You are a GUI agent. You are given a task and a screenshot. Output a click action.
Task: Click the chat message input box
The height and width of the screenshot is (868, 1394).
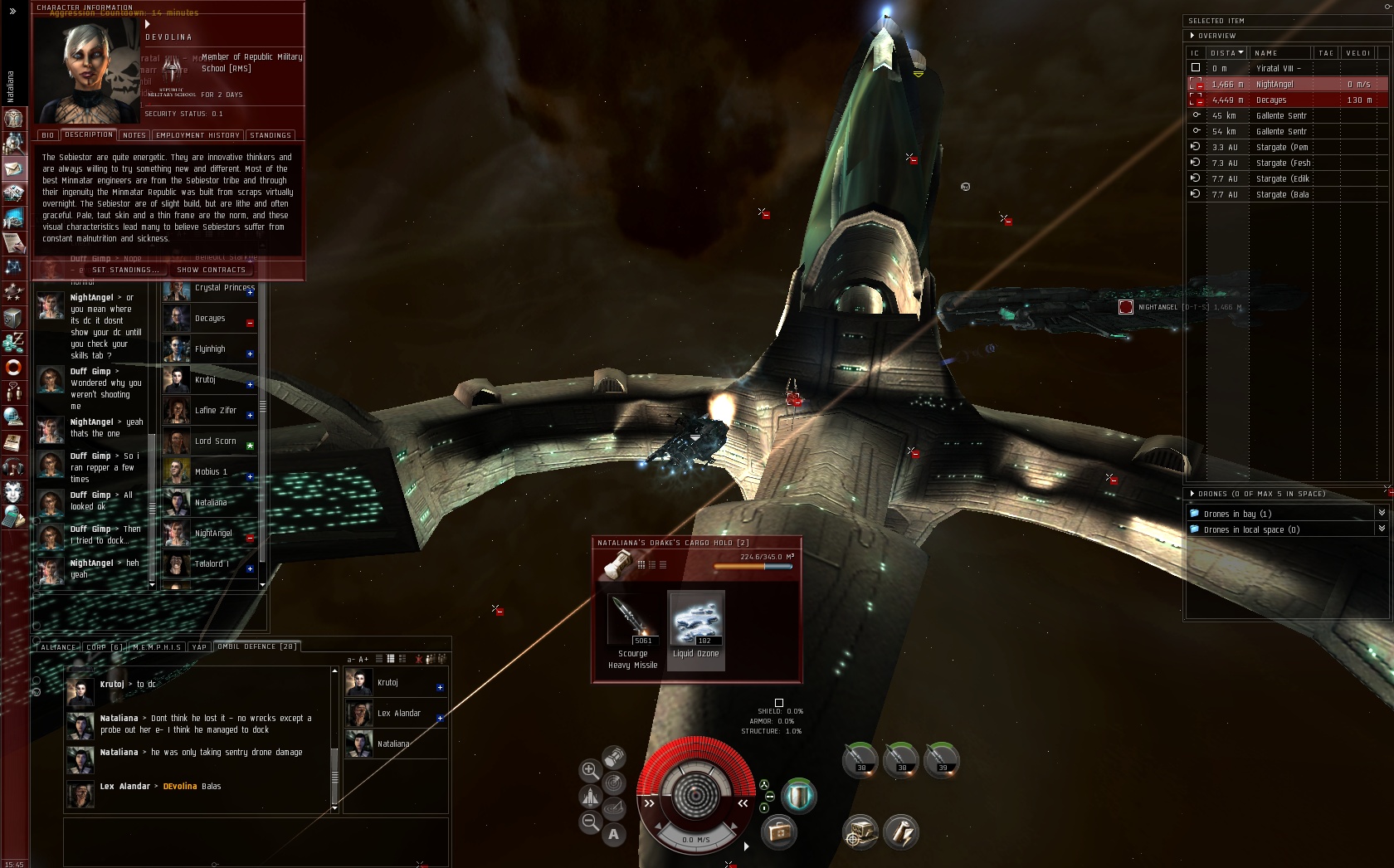(x=256, y=841)
